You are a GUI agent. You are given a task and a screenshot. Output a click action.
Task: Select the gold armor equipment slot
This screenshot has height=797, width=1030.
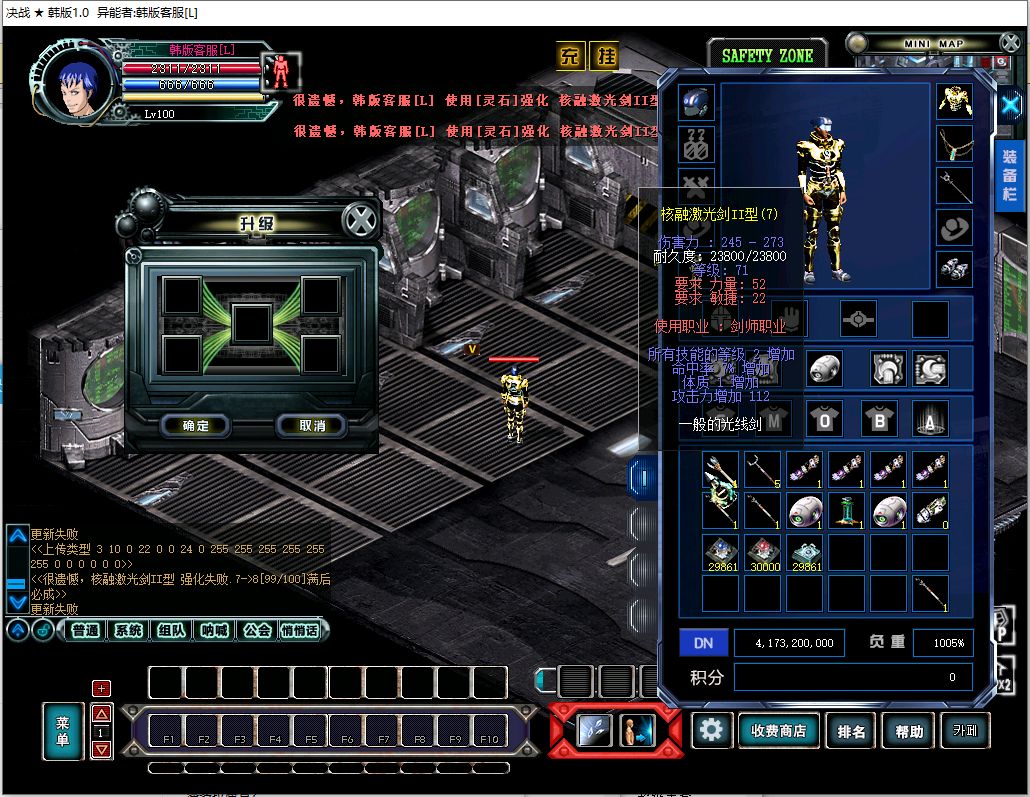(955, 100)
